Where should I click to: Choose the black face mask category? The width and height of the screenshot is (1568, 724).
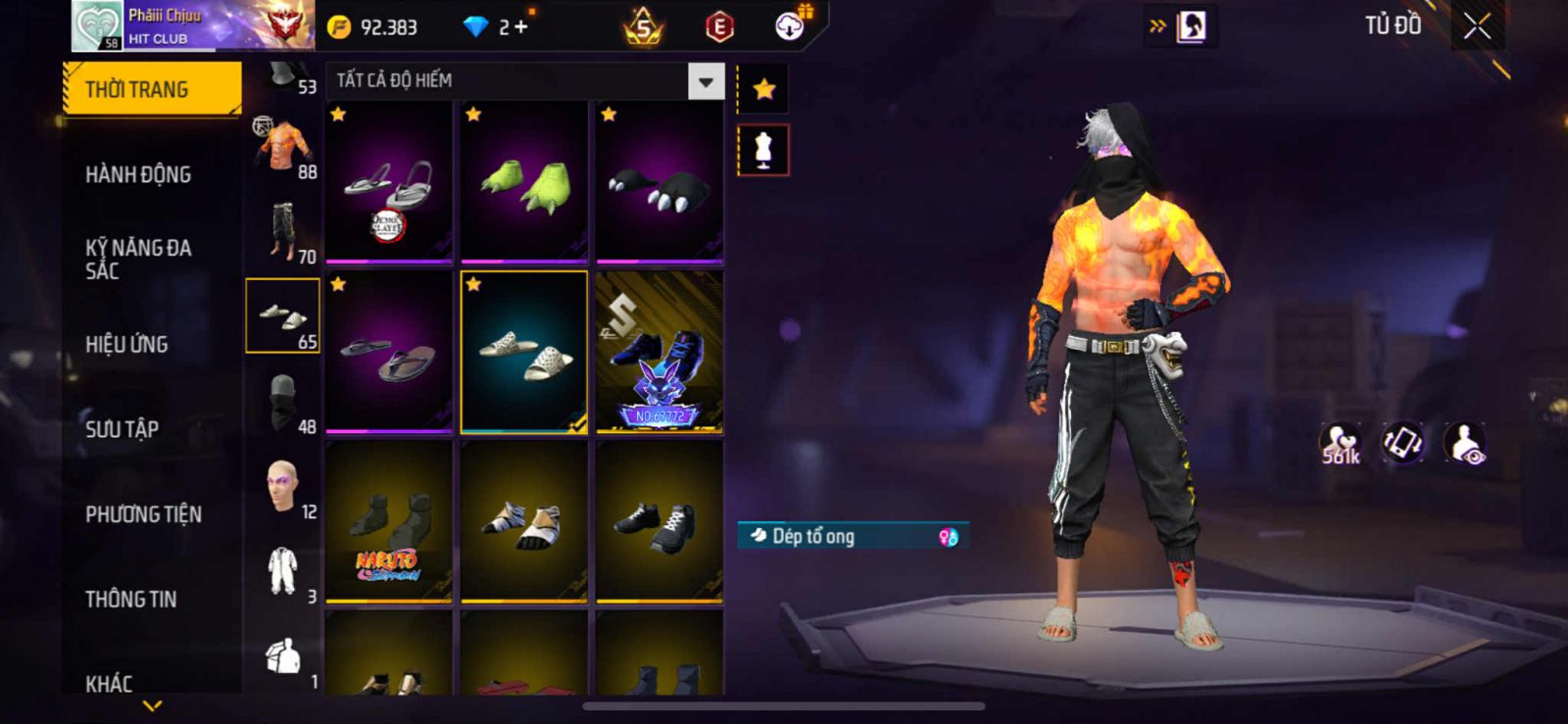[283, 401]
